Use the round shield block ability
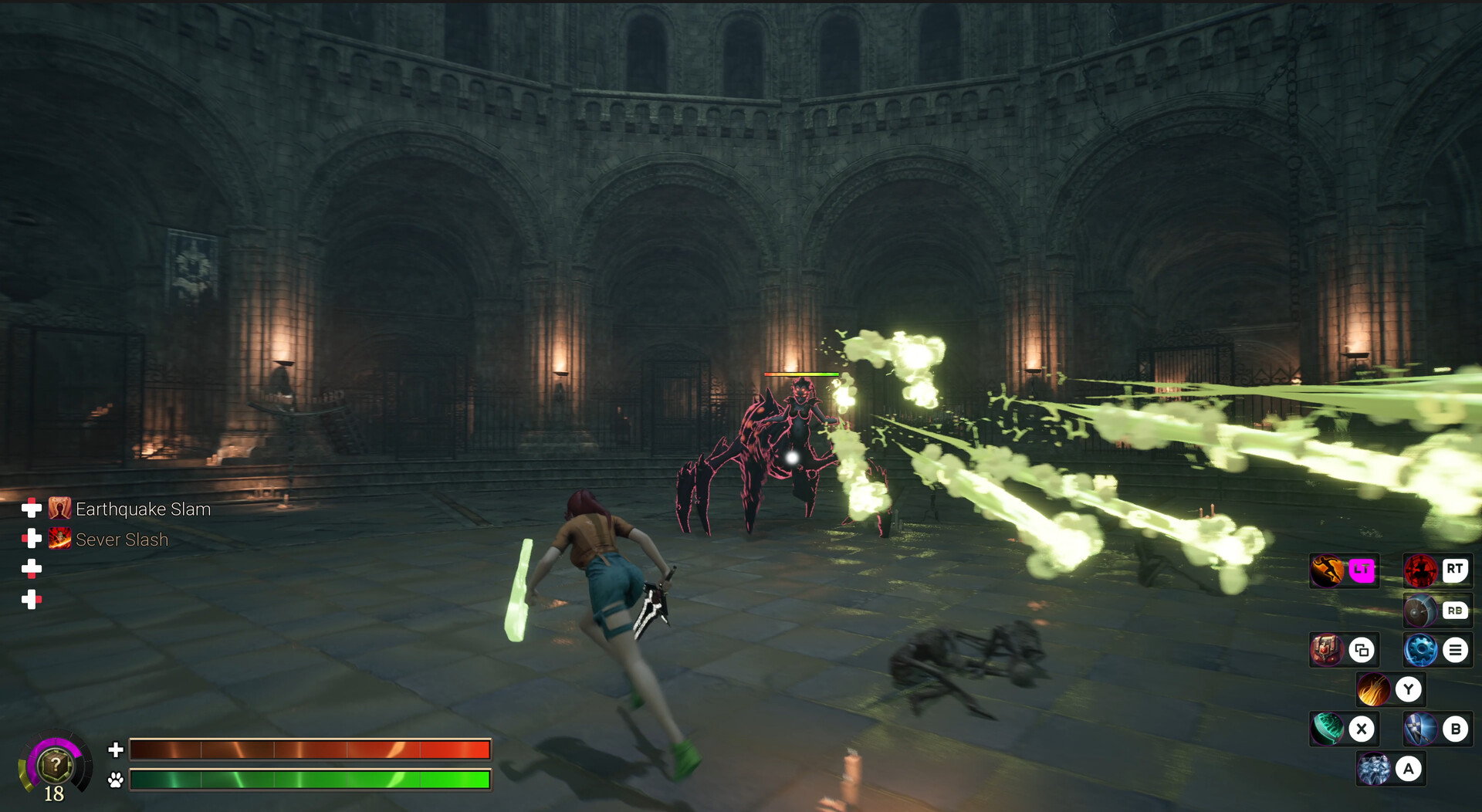Screen dimensions: 1482x812 coord(1419,611)
